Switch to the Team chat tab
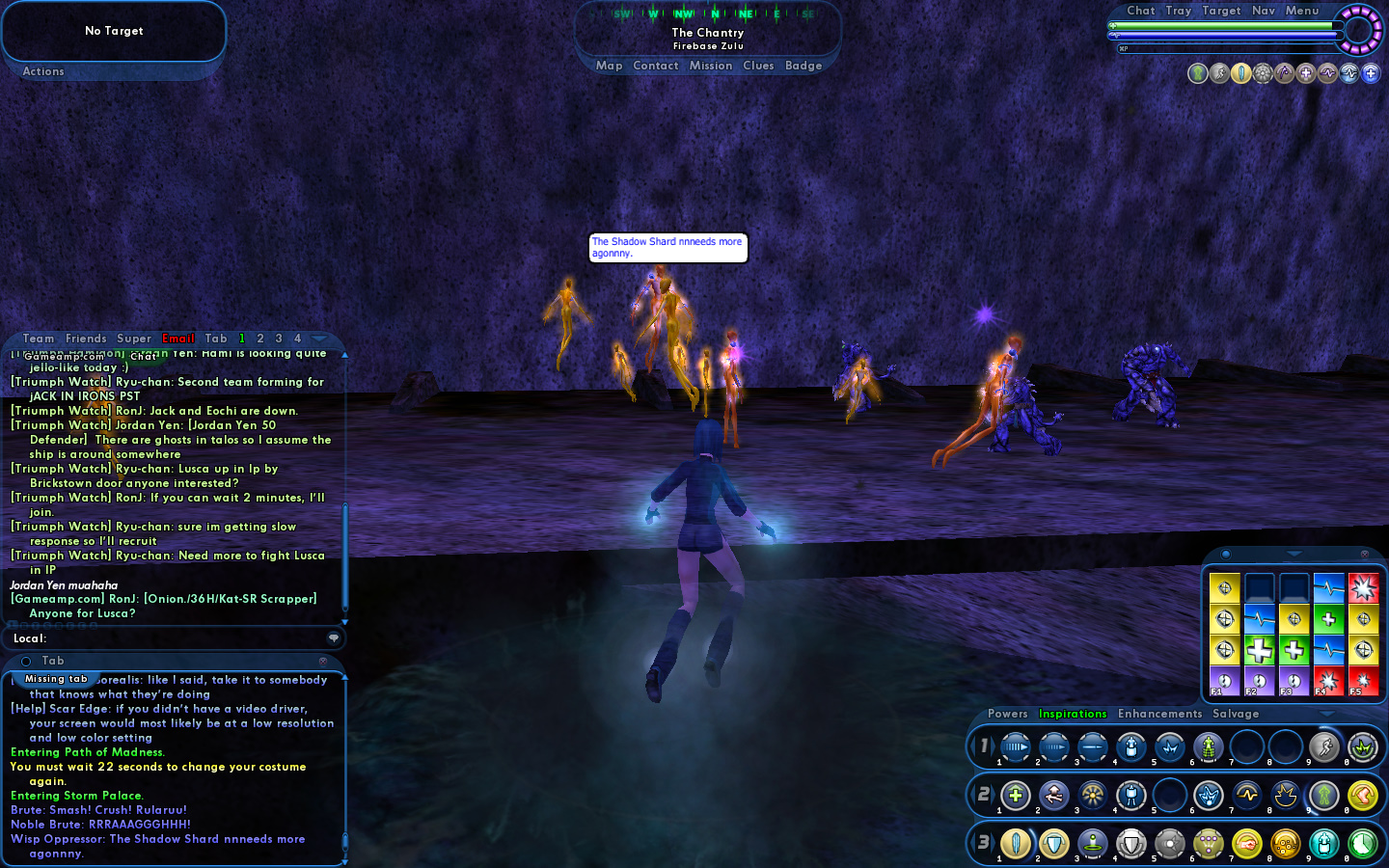The width and height of the screenshot is (1389, 868). coord(39,339)
